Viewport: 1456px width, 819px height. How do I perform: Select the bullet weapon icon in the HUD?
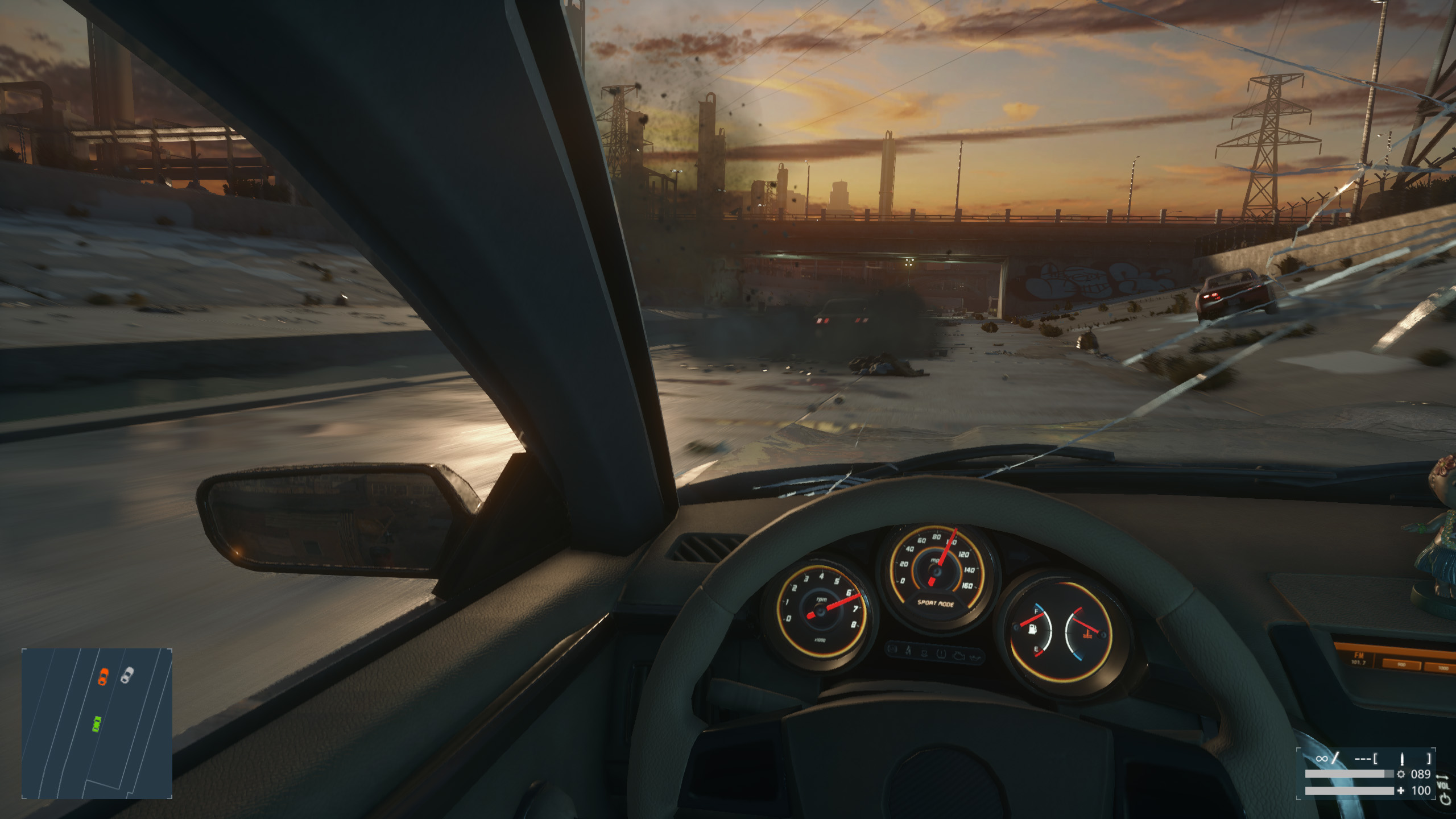1402,758
